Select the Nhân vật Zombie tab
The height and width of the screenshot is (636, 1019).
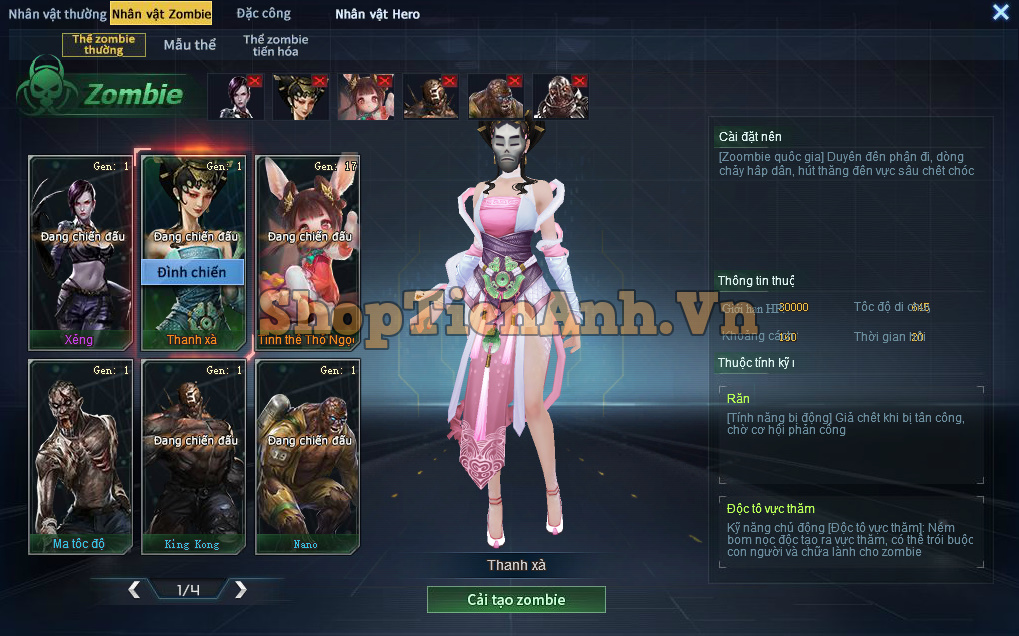tap(161, 14)
